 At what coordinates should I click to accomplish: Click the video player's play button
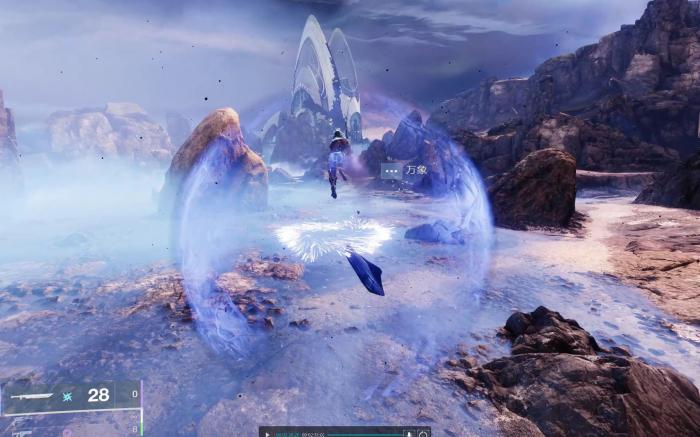coord(267,433)
